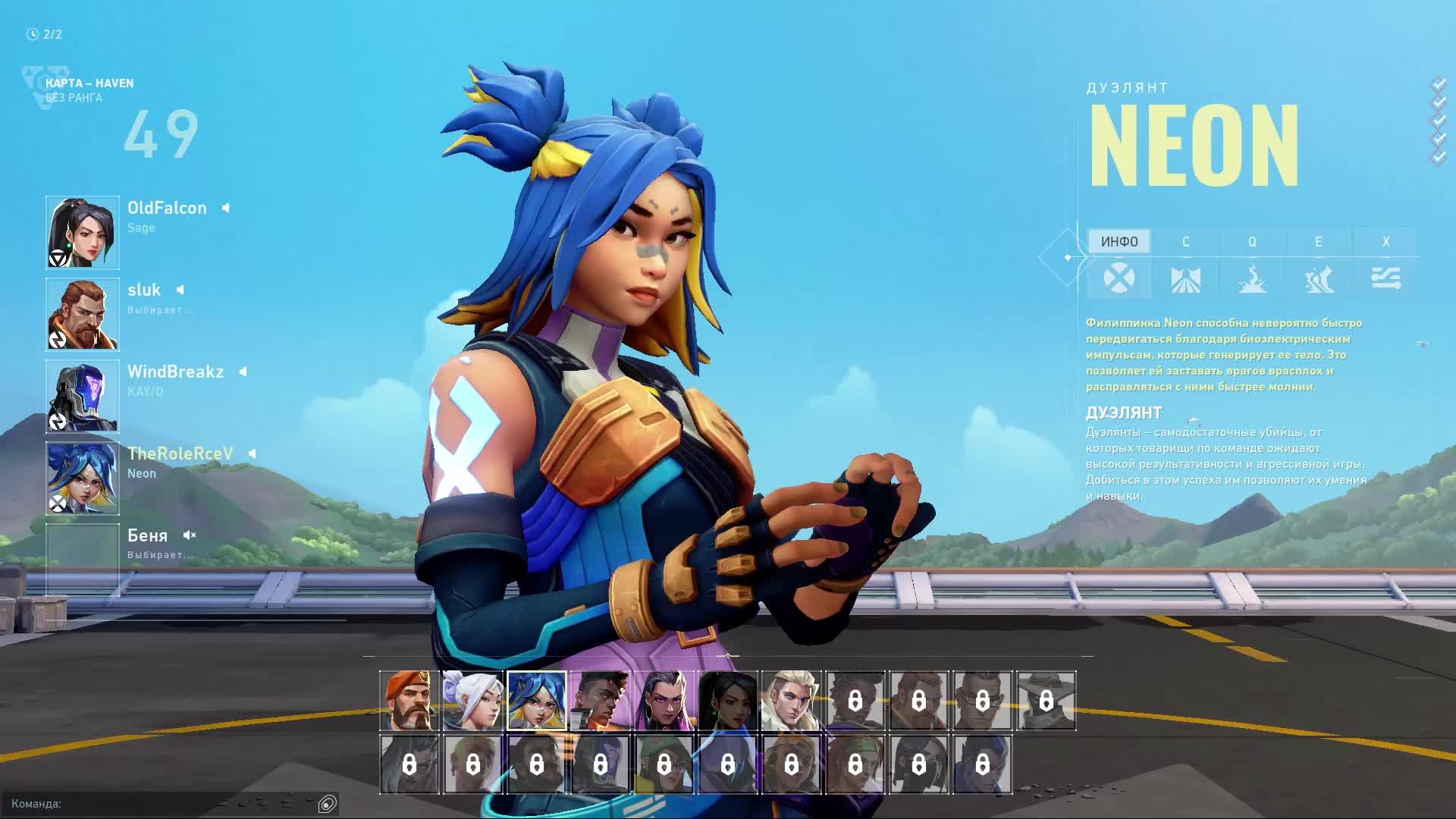
Task: Select Reyna agent portrait
Action: (664, 701)
